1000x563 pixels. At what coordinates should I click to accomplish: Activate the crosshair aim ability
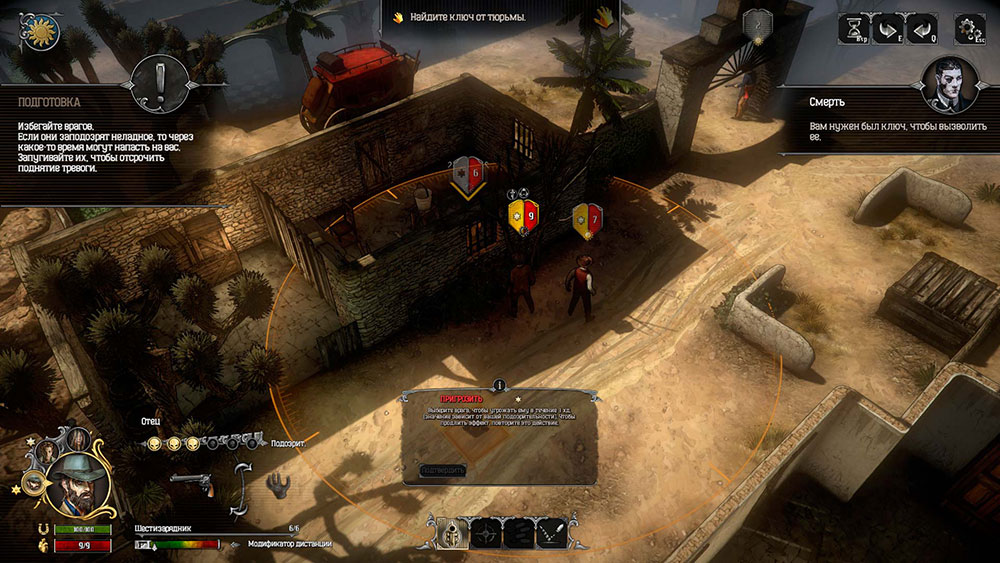point(484,532)
